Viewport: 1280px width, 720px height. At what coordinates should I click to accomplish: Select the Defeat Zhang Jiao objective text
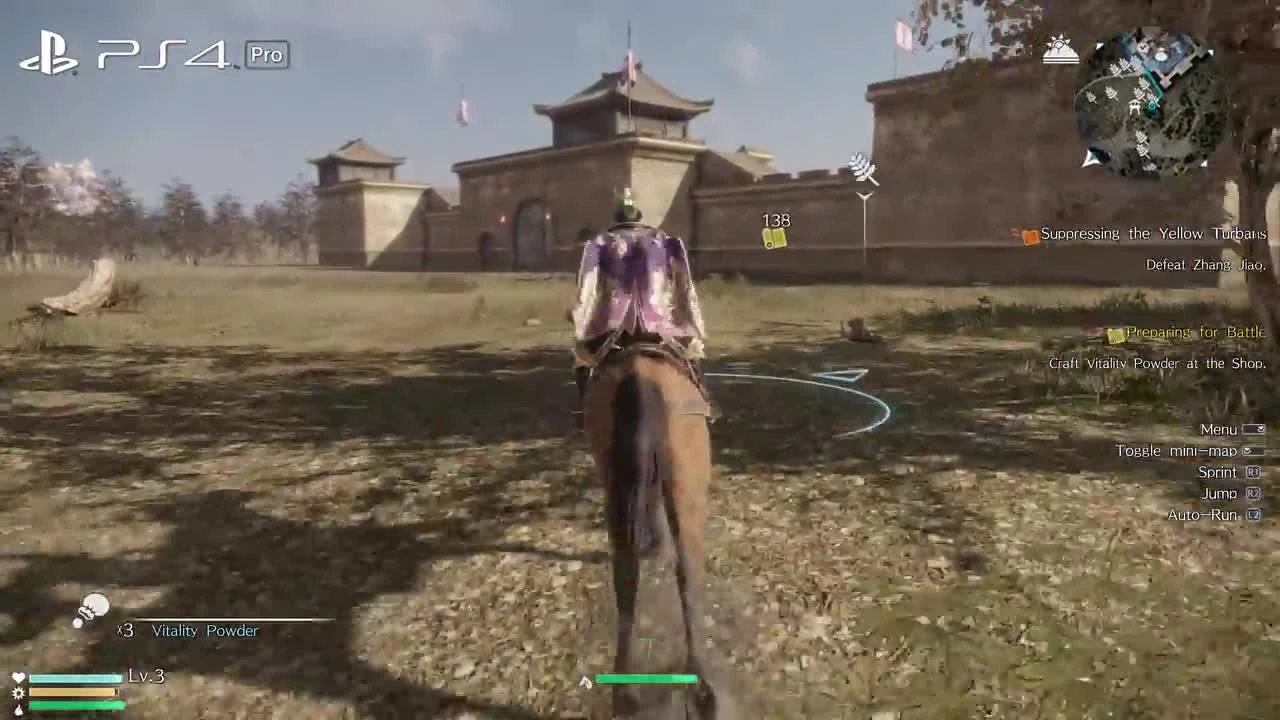click(1205, 264)
